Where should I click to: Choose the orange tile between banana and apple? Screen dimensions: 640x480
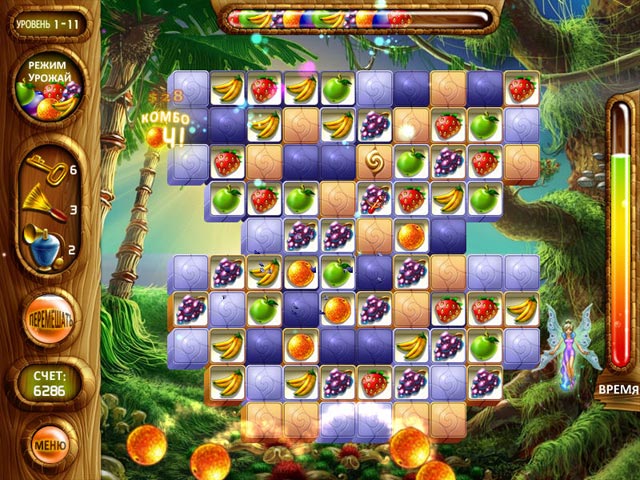tap(300, 271)
